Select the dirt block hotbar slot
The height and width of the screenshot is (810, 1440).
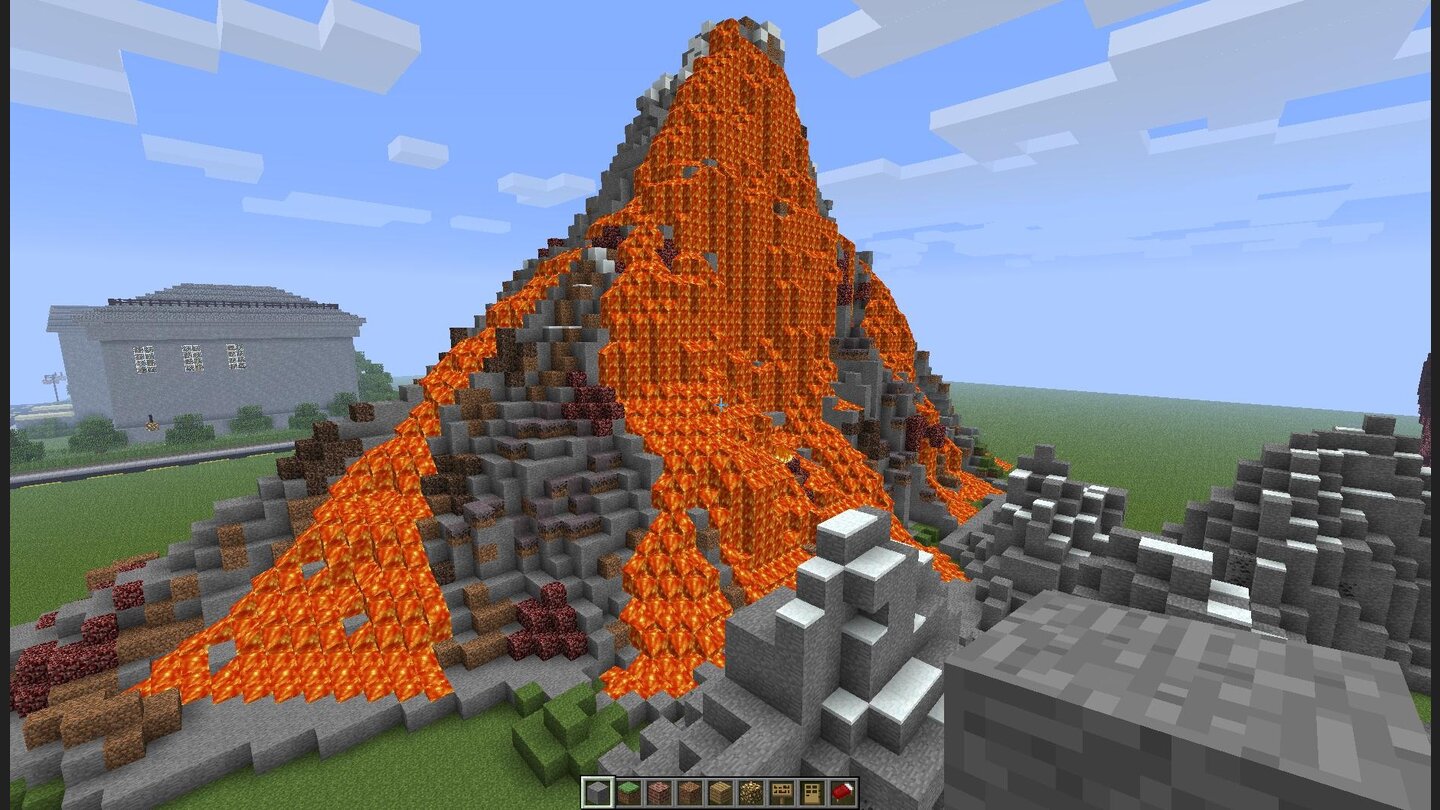(x=690, y=792)
